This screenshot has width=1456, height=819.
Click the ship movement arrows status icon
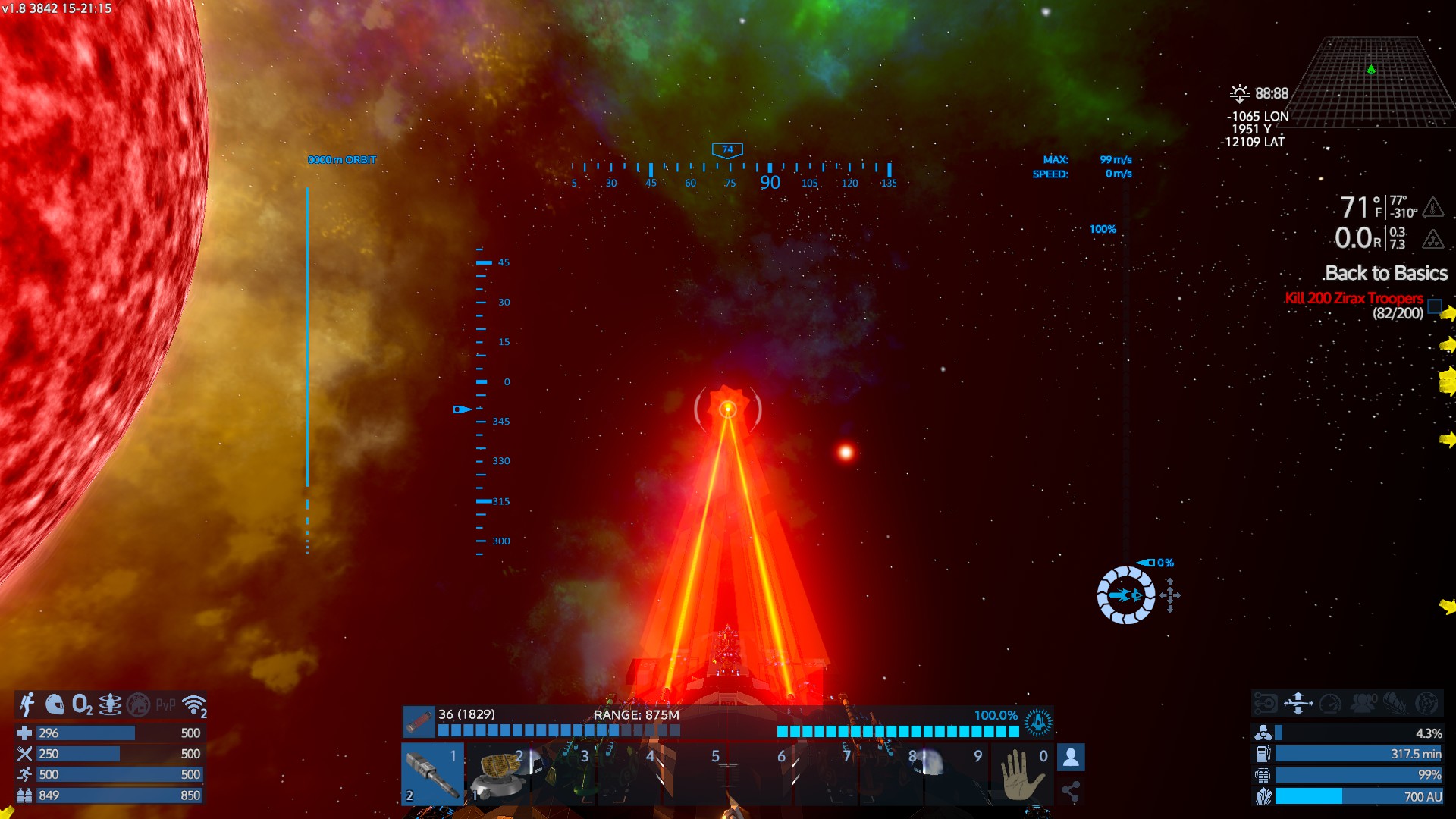point(1298,704)
